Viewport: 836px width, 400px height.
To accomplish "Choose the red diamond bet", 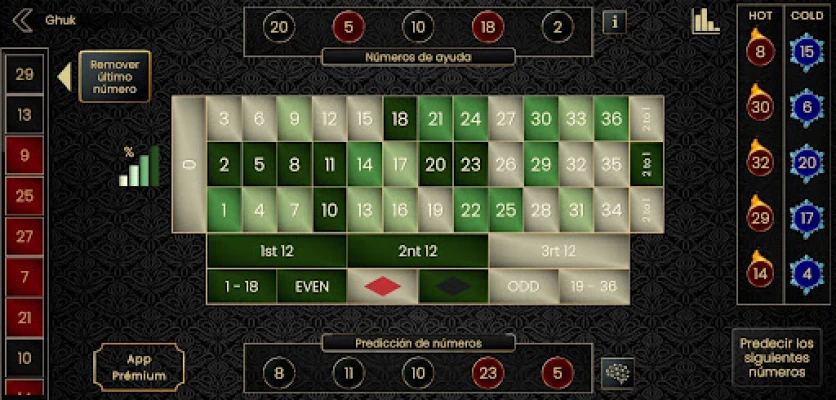I will click(381, 286).
